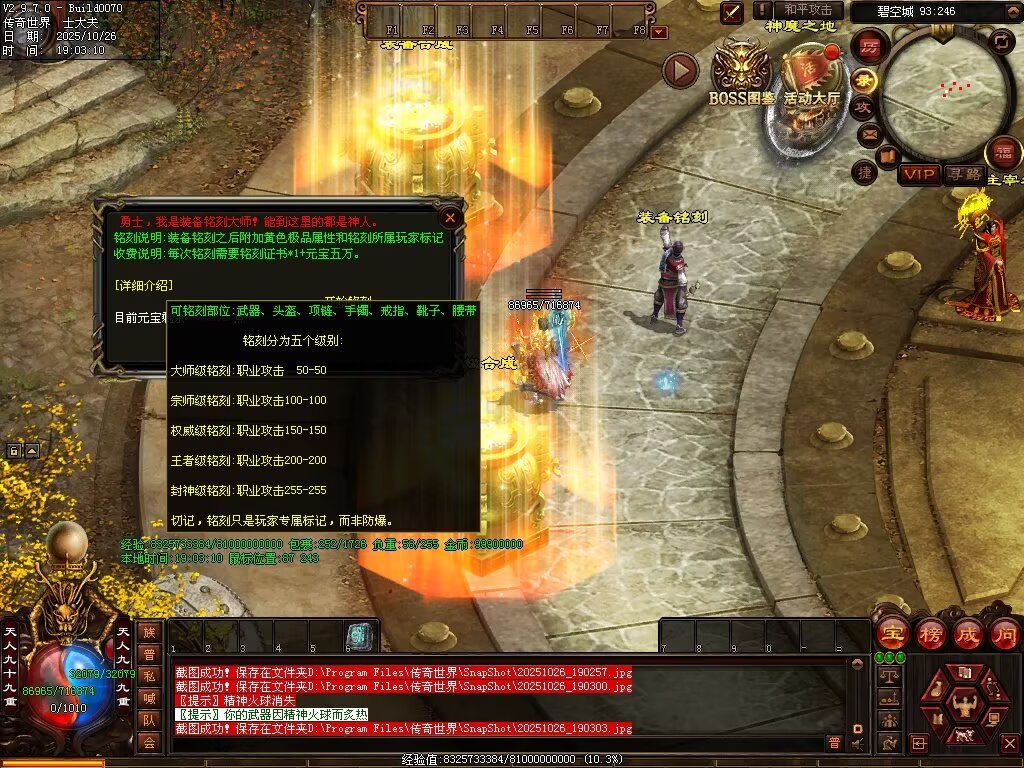Switch chat to 队 team channel
The width and height of the screenshot is (1024, 768).
(148, 719)
